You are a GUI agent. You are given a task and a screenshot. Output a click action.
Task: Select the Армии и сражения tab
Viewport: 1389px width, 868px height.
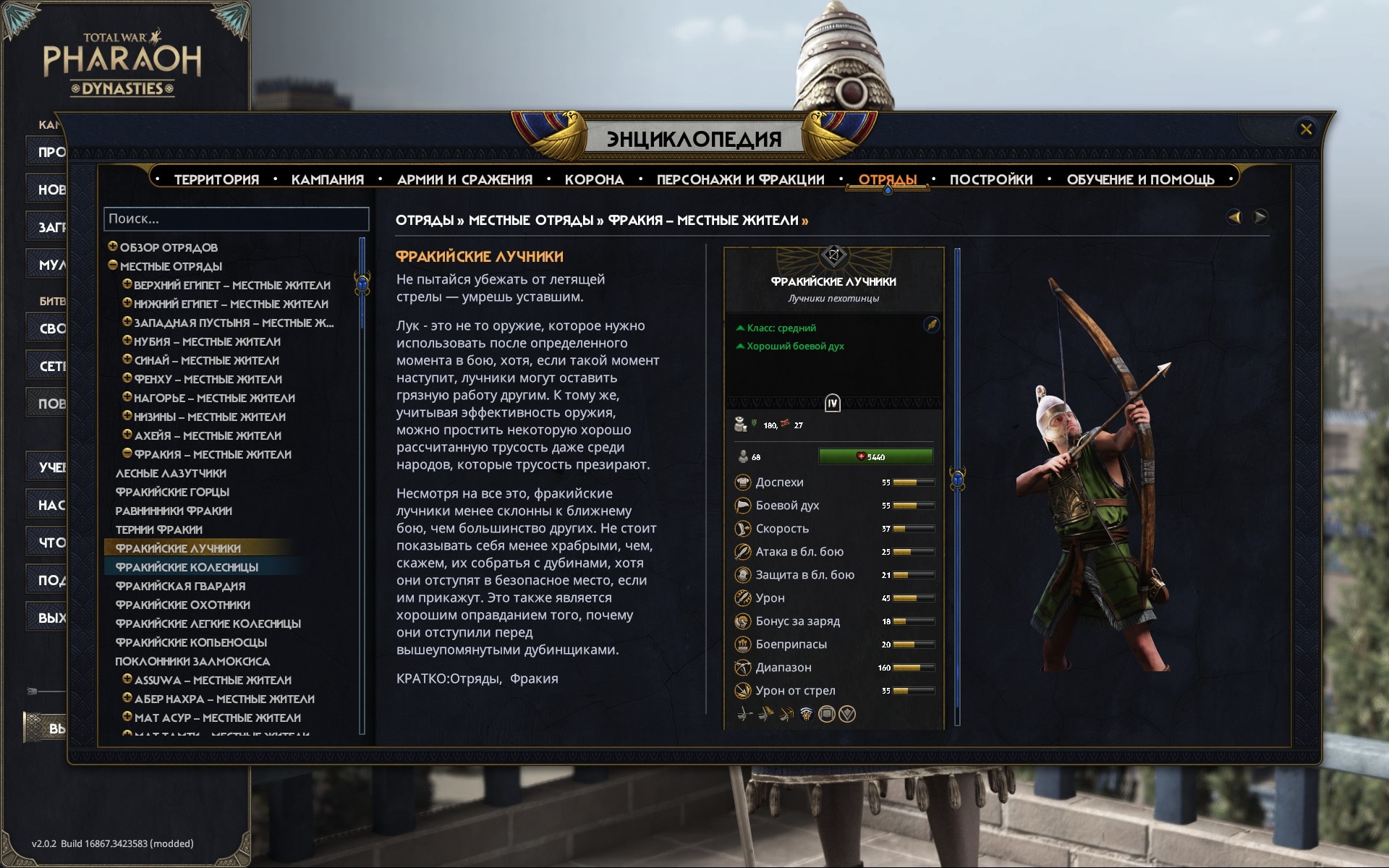(x=464, y=179)
